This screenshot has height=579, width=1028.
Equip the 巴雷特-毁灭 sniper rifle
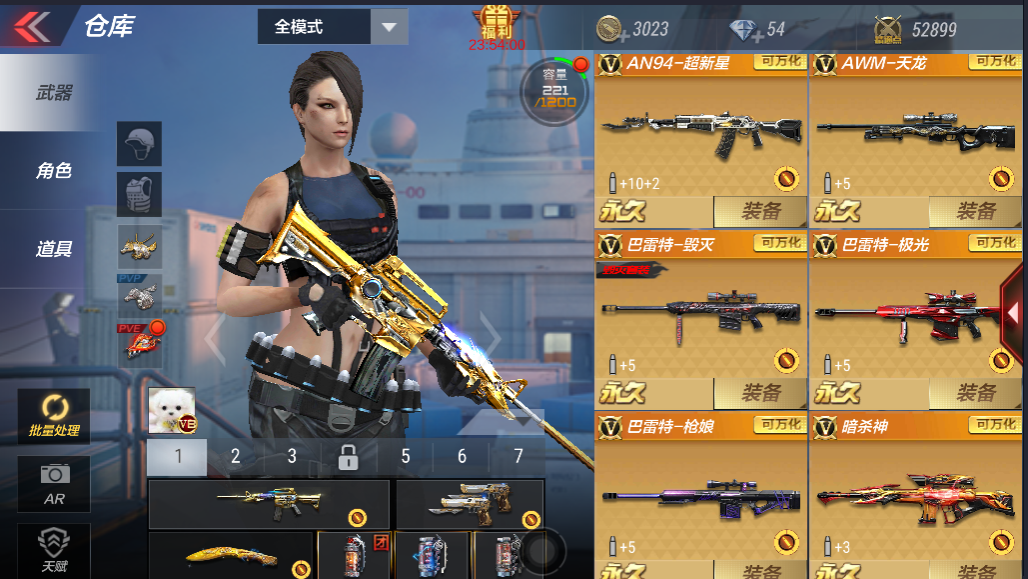(760, 393)
